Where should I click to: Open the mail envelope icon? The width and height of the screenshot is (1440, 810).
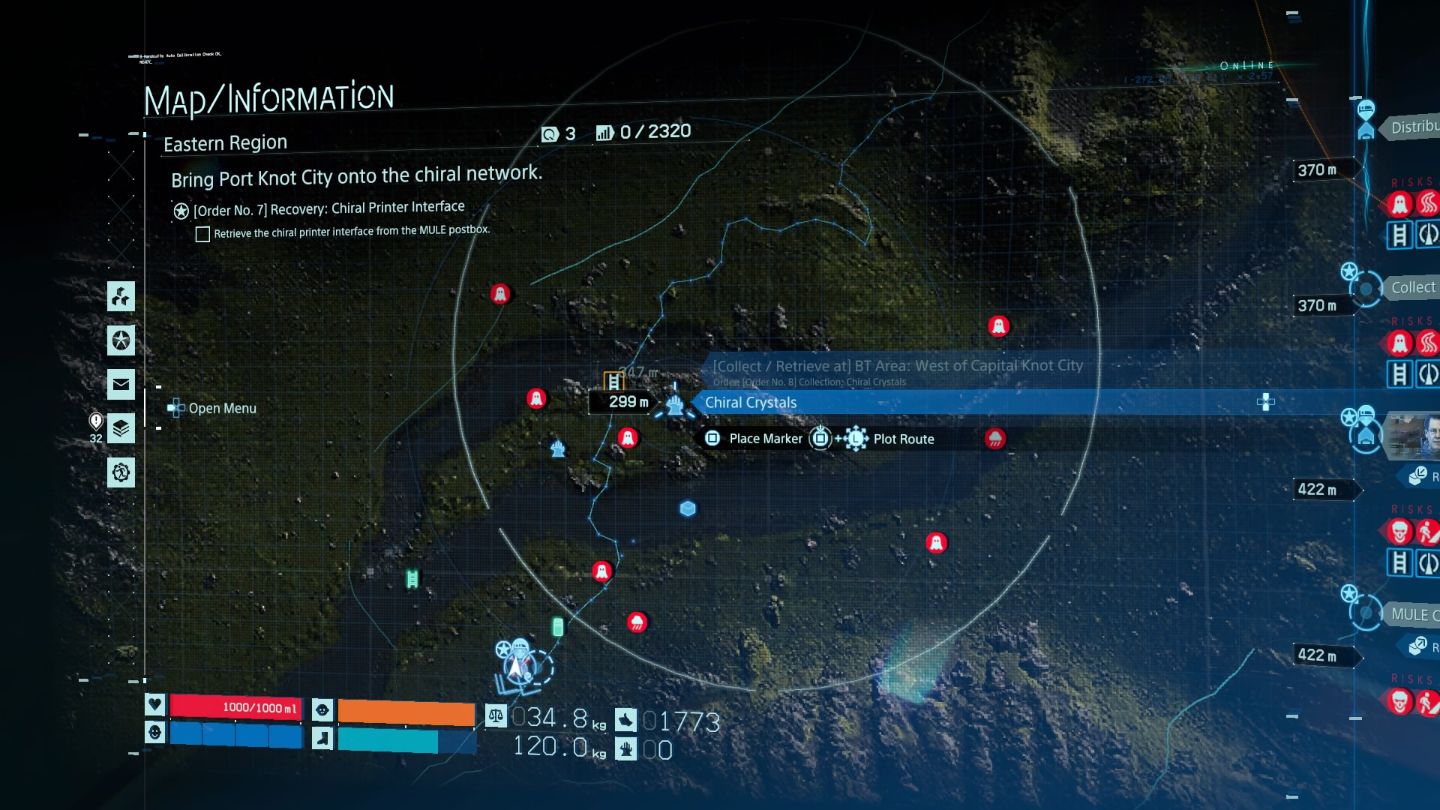click(x=121, y=383)
